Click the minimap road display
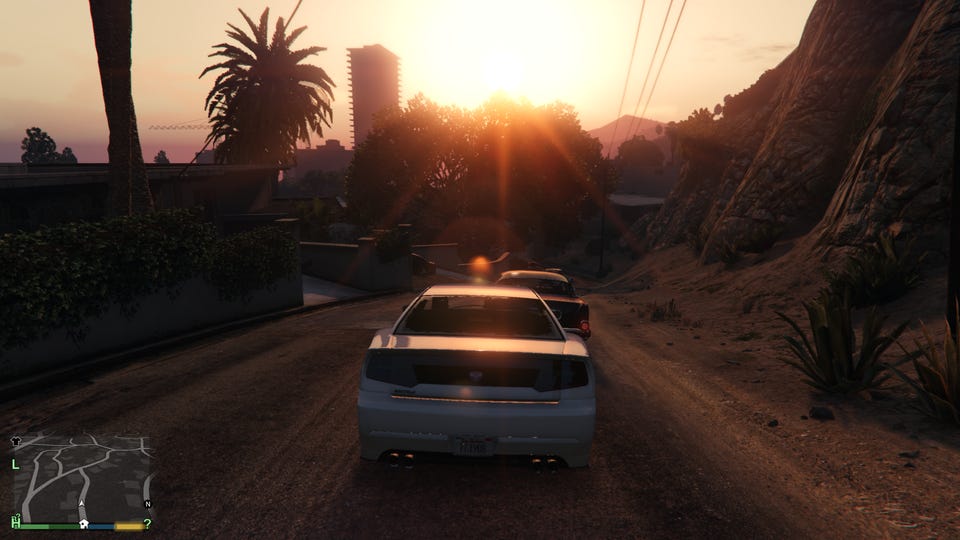This screenshot has height=540, width=960. point(84,476)
